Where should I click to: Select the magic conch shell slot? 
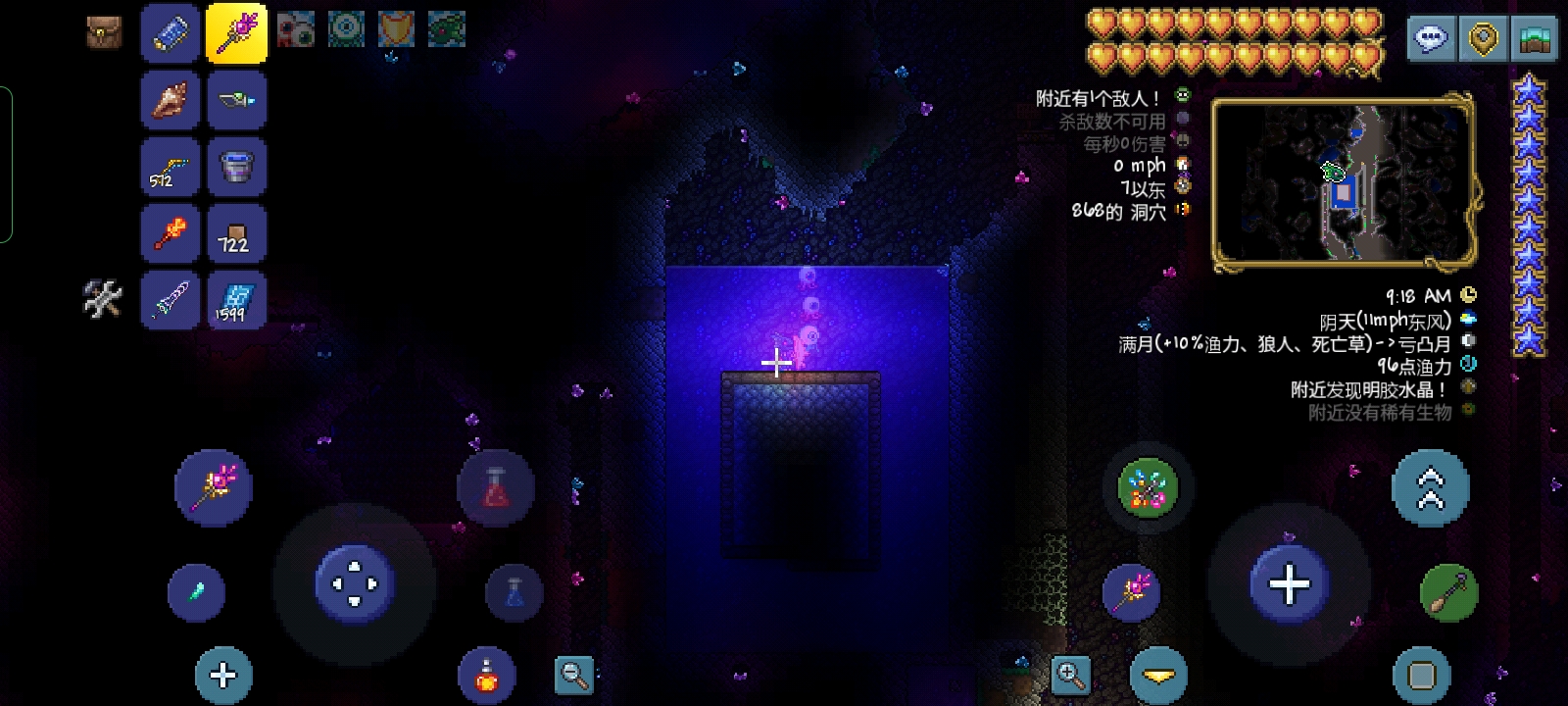click(x=171, y=99)
